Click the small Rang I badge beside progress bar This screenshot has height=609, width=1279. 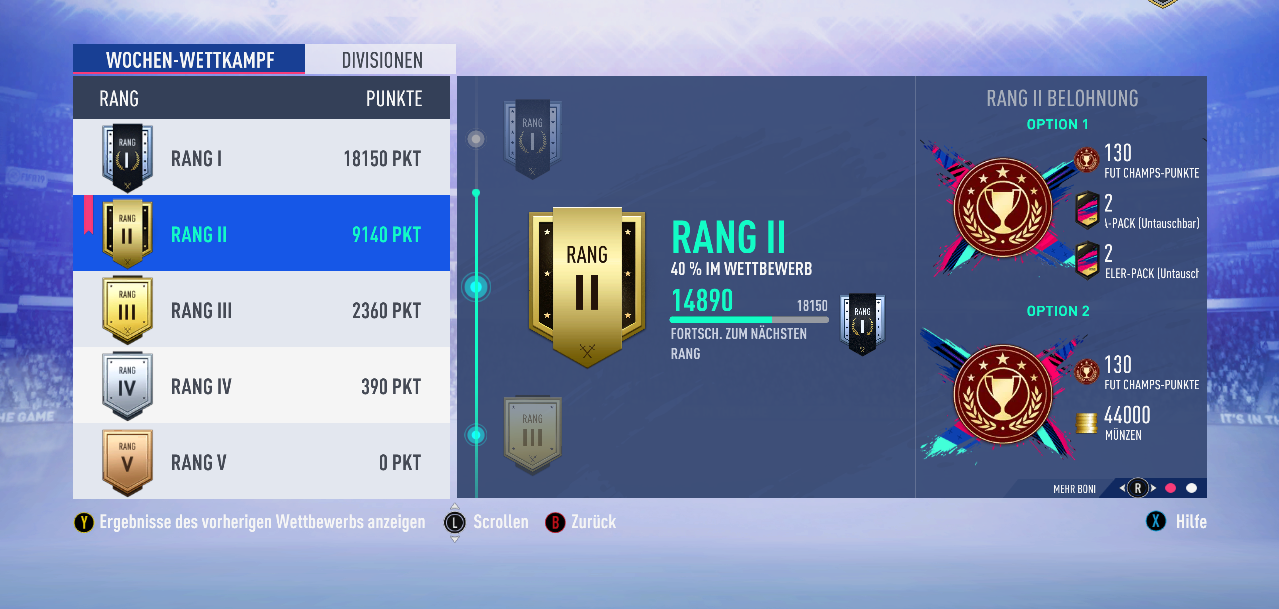click(x=862, y=323)
